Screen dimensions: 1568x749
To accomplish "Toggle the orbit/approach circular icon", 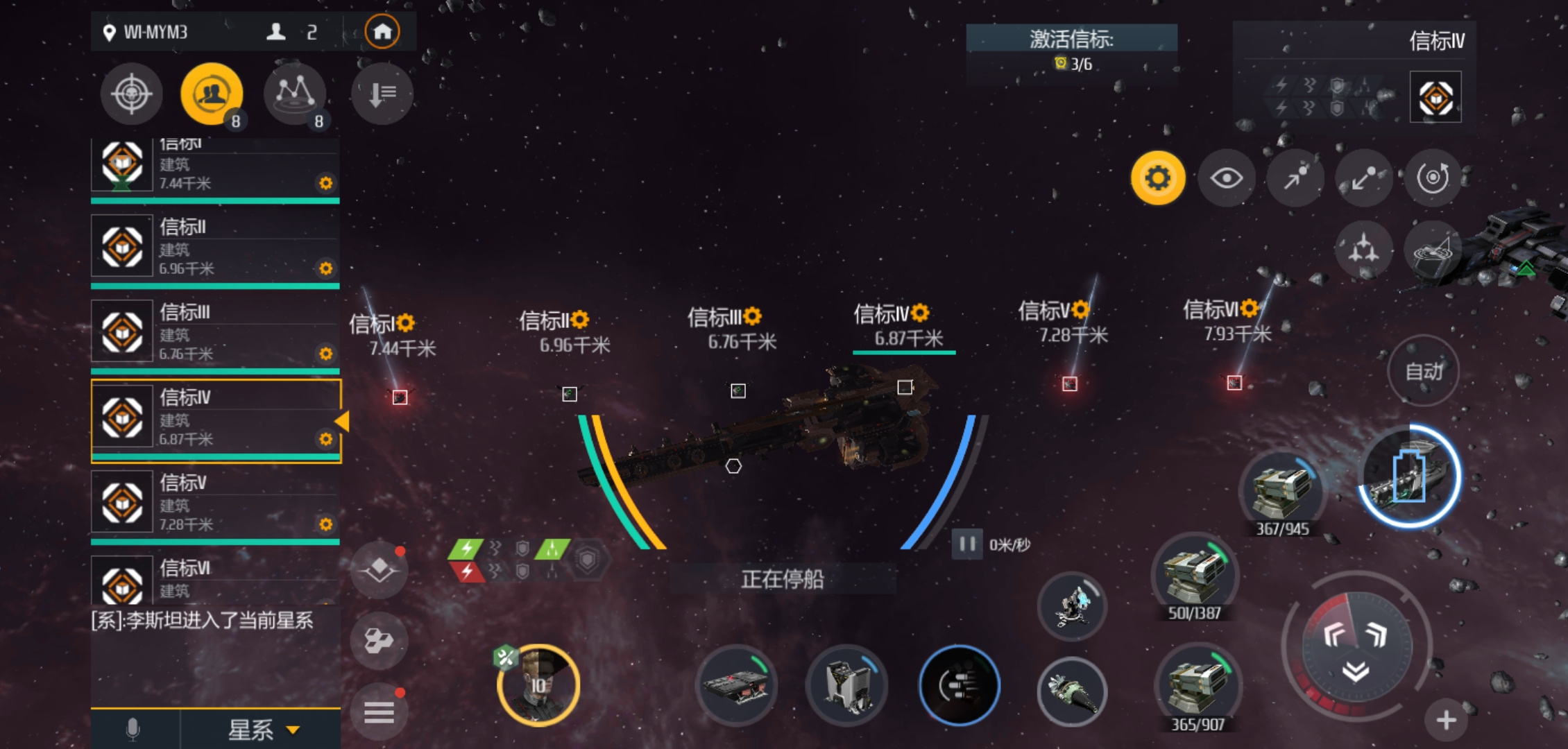I will (x=1433, y=178).
